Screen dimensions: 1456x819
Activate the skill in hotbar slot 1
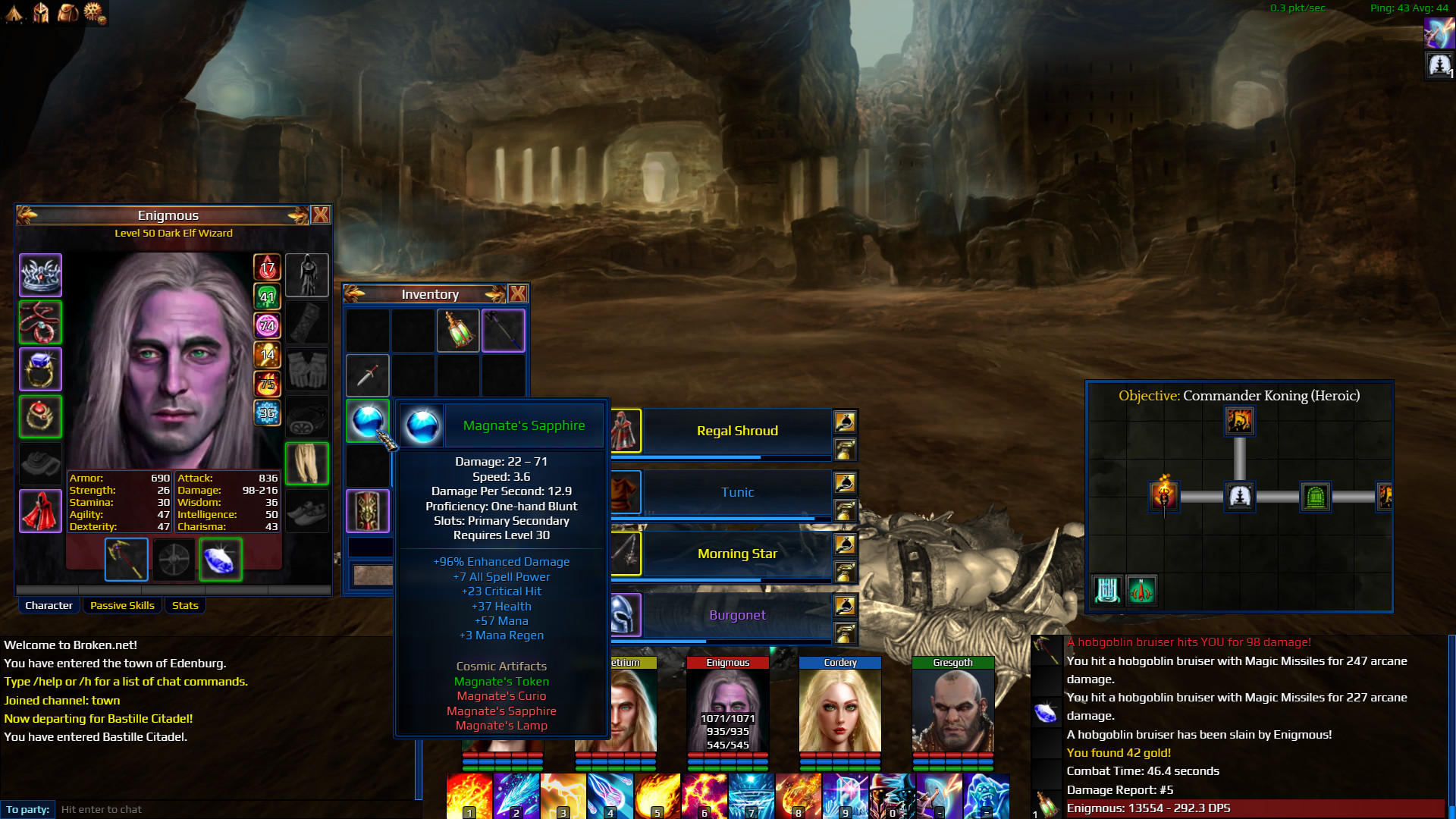[x=469, y=796]
